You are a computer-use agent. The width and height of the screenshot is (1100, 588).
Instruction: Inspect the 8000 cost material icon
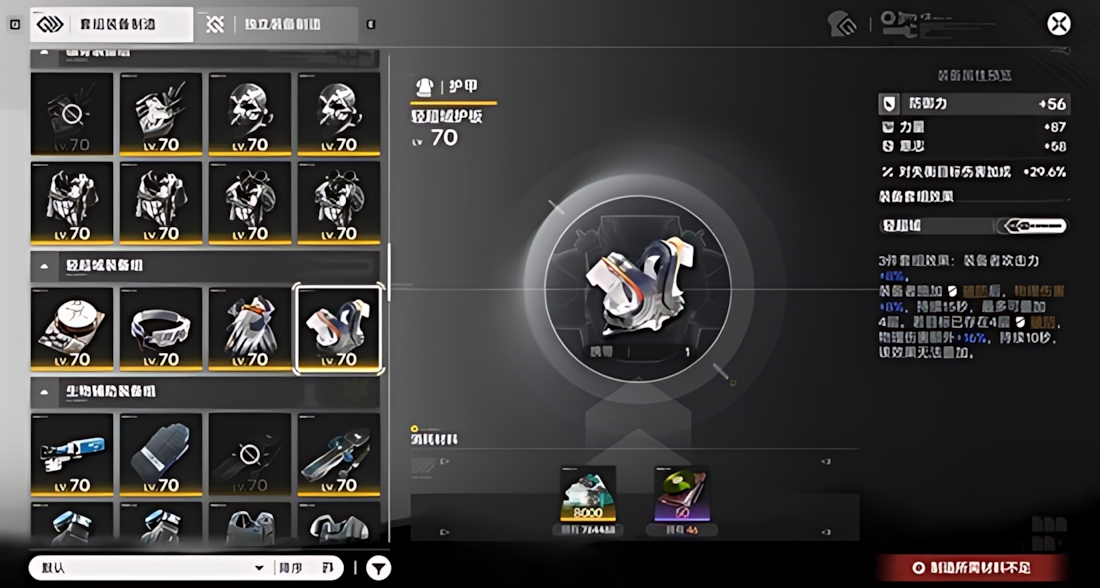click(x=588, y=495)
